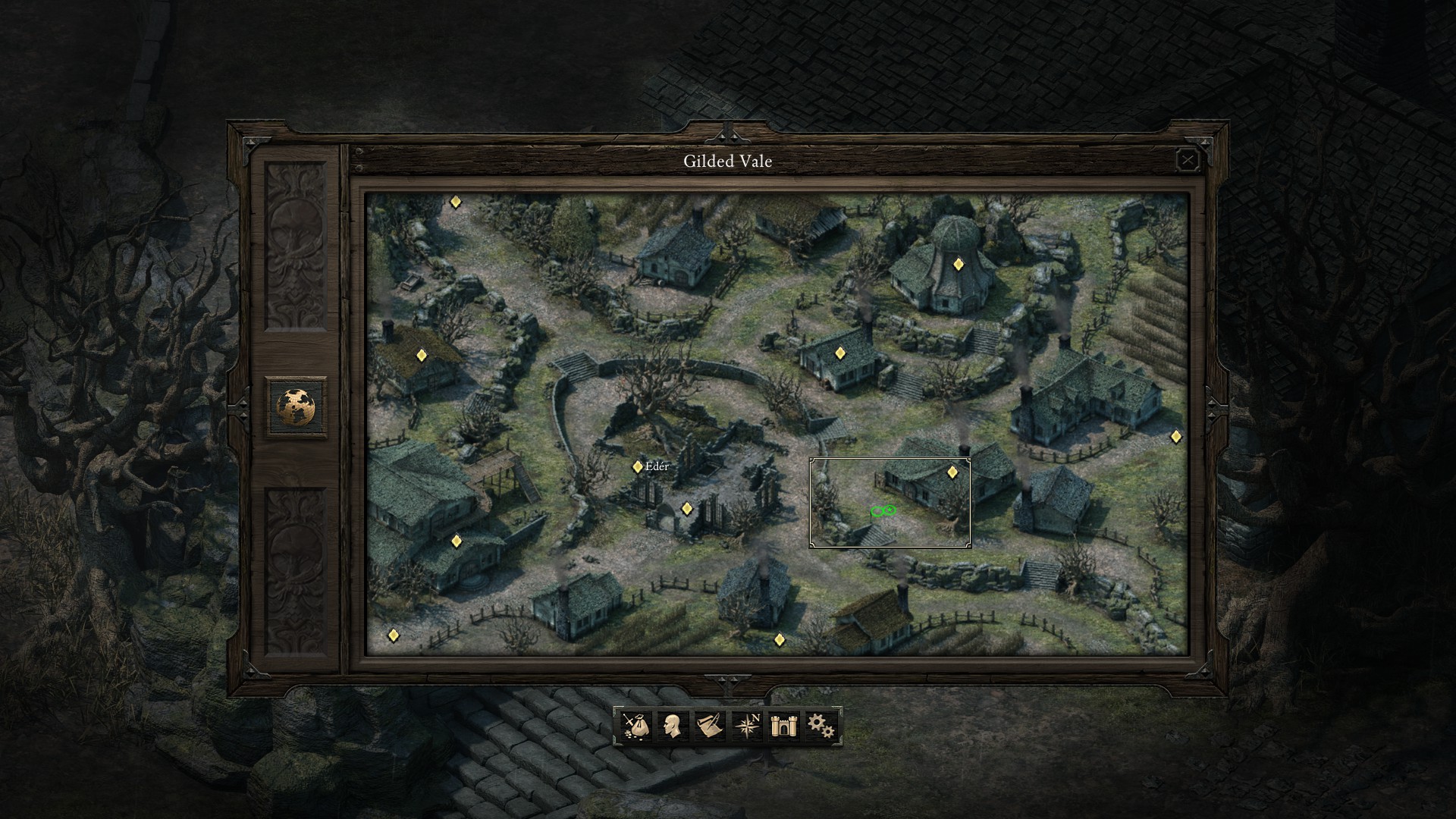Select the marker on the domed temple building
The image size is (1456, 819).
tap(958, 264)
